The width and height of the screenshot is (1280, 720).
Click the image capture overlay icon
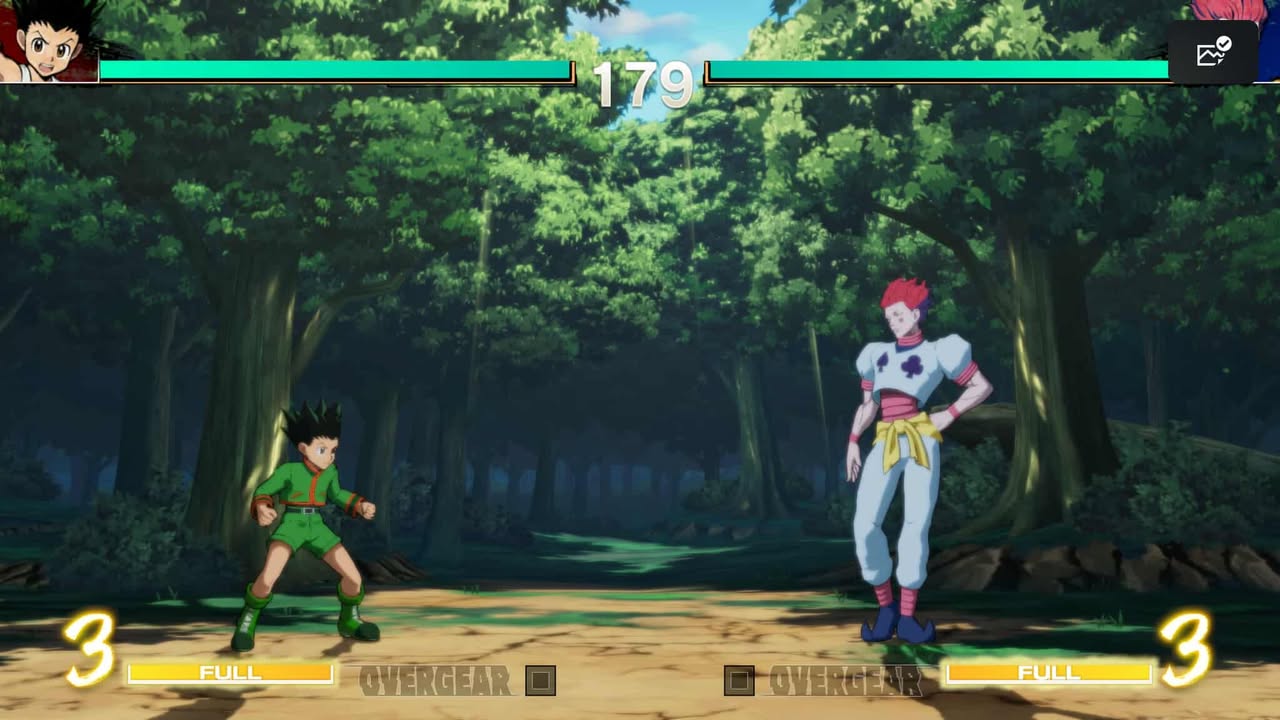pos(1212,52)
